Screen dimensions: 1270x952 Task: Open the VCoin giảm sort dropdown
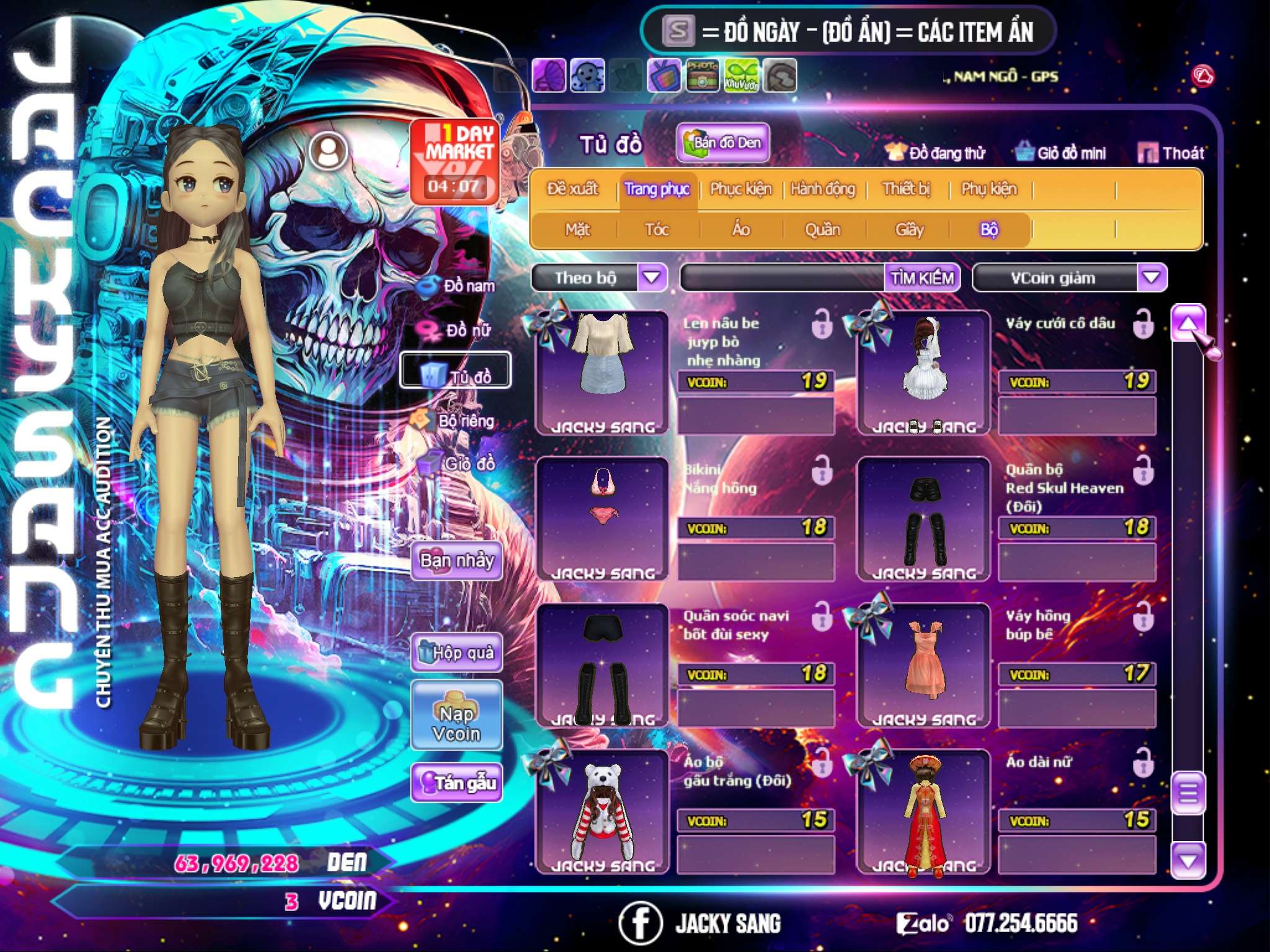pos(1152,277)
